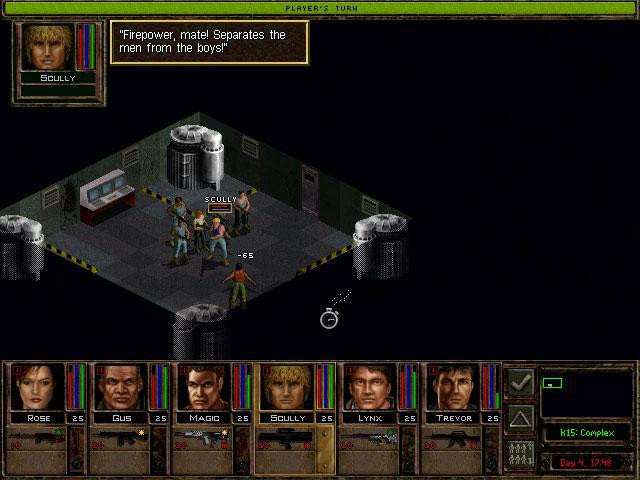640x480 pixels.
Task: Pick Trevor's mercenary portrait
Action: [x=451, y=388]
